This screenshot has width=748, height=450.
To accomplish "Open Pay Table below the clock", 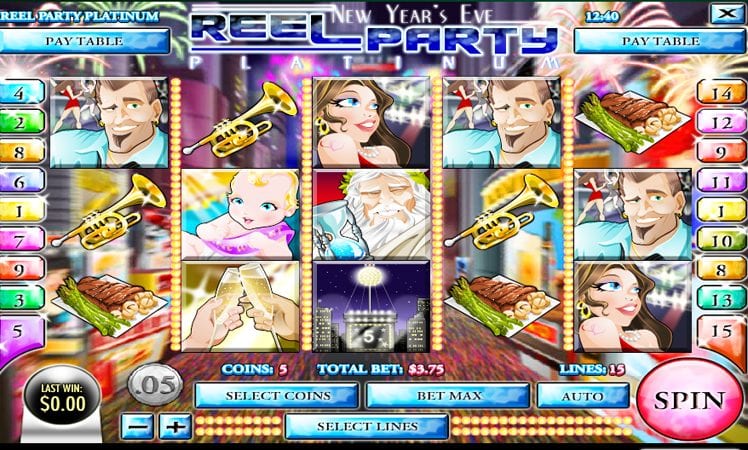I will (x=660, y=41).
